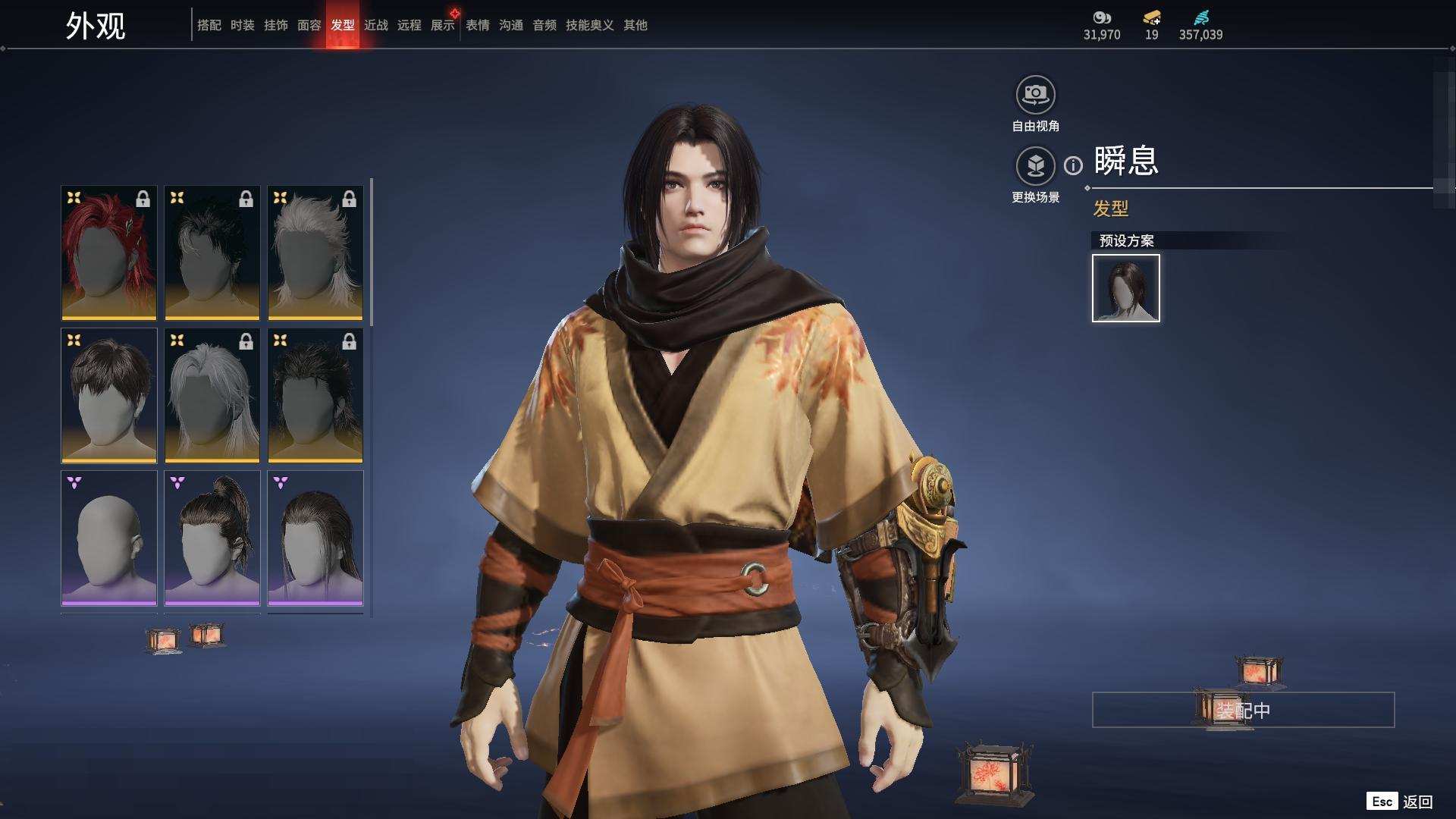Image resolution: width=1456 pixels, height=819 pixels.
Task: Choose the locked red long hairstyle
Action: point(109,253)
